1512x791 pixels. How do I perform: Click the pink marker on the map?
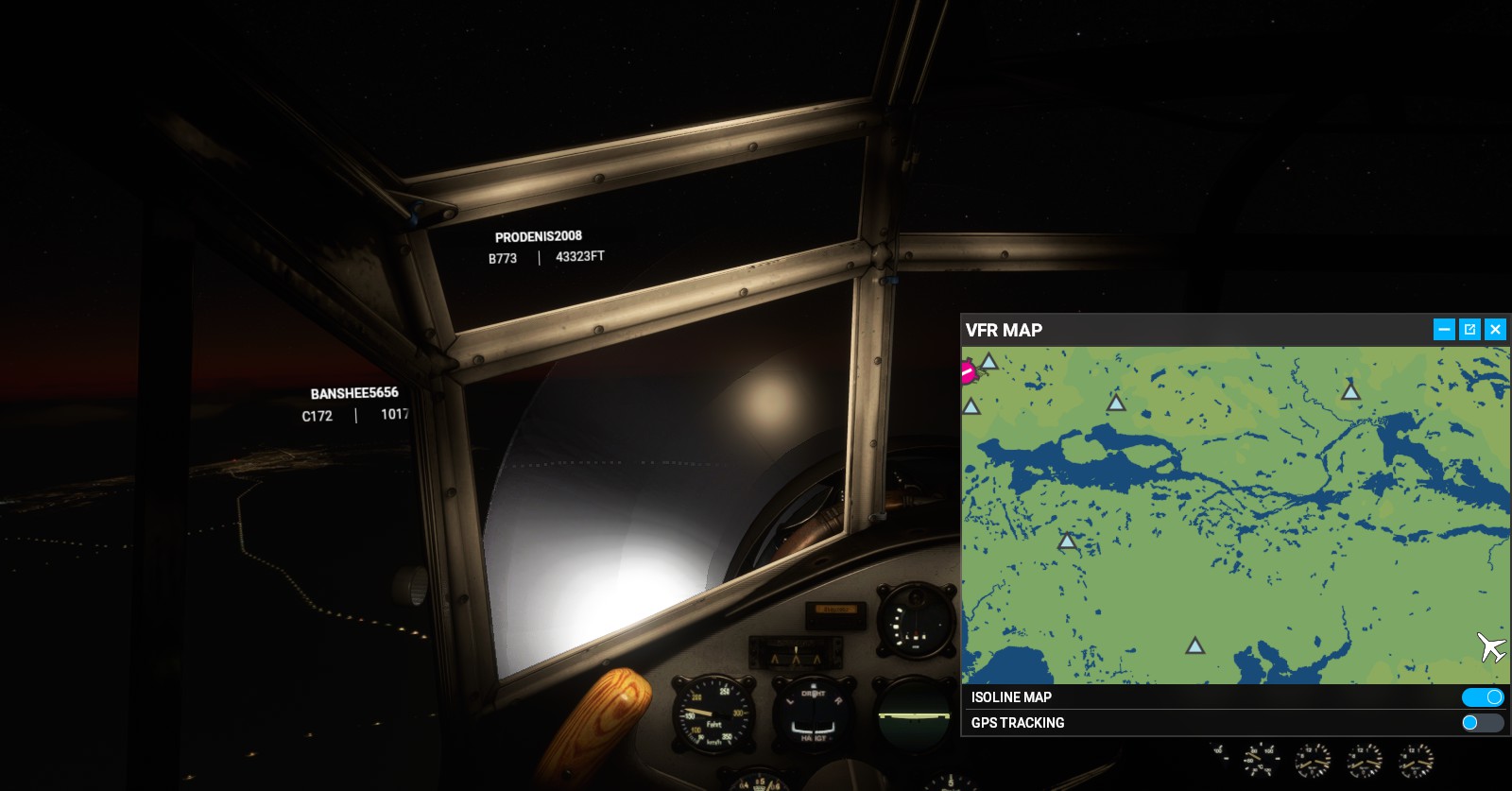coord(968,372)
